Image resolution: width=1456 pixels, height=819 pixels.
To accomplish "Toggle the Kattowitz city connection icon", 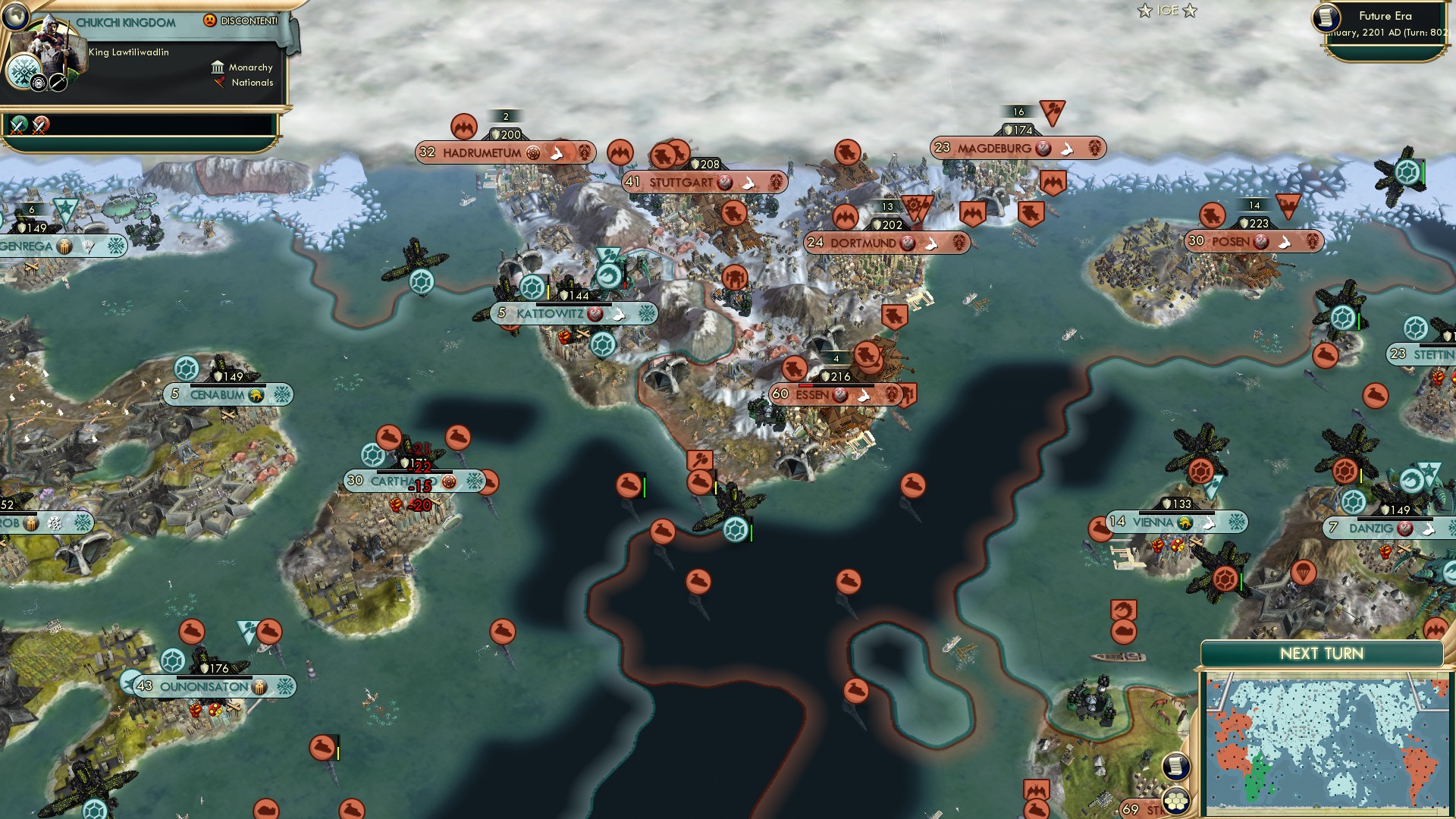I will pos(616,313).
